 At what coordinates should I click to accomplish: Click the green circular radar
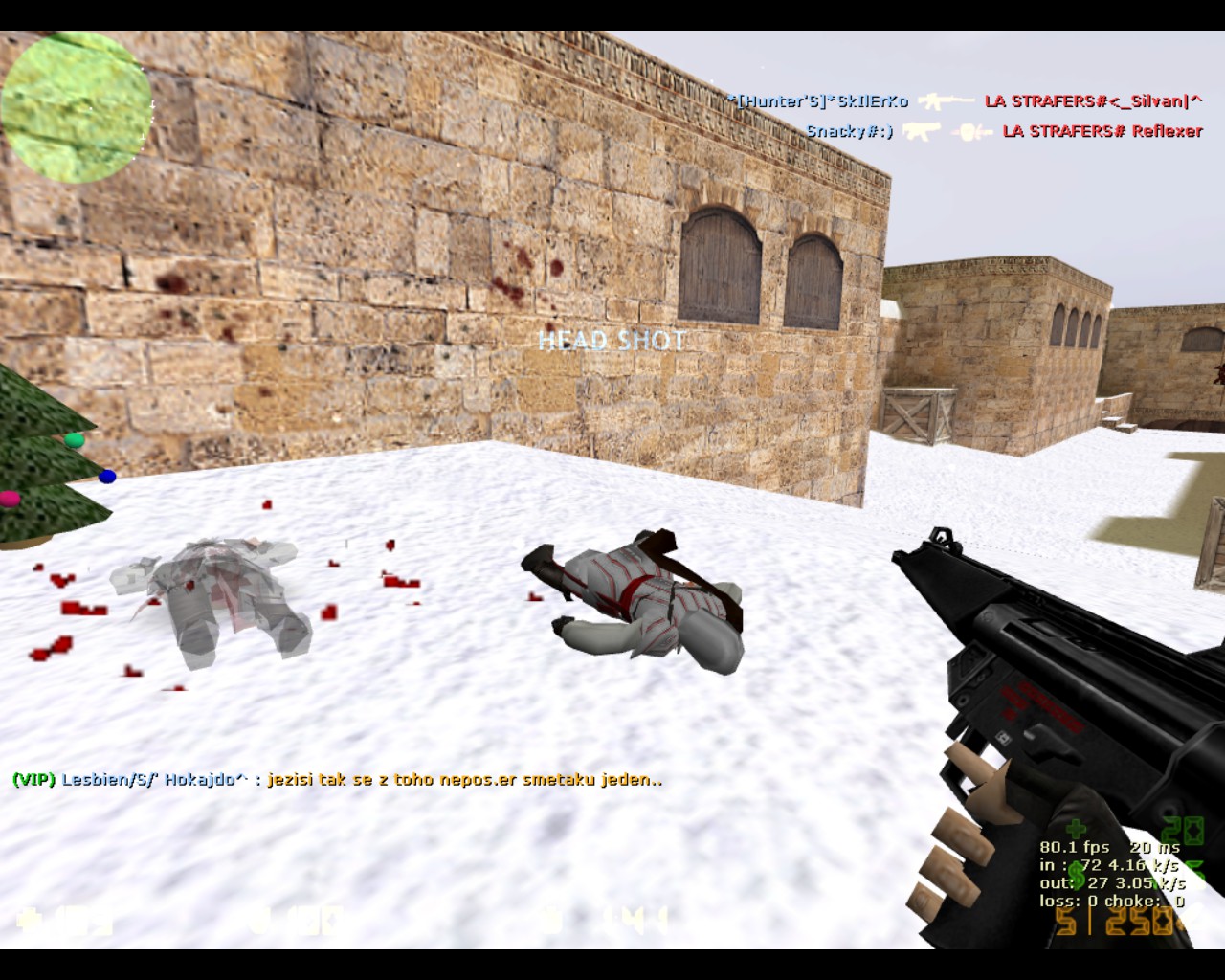coord(77,107)
